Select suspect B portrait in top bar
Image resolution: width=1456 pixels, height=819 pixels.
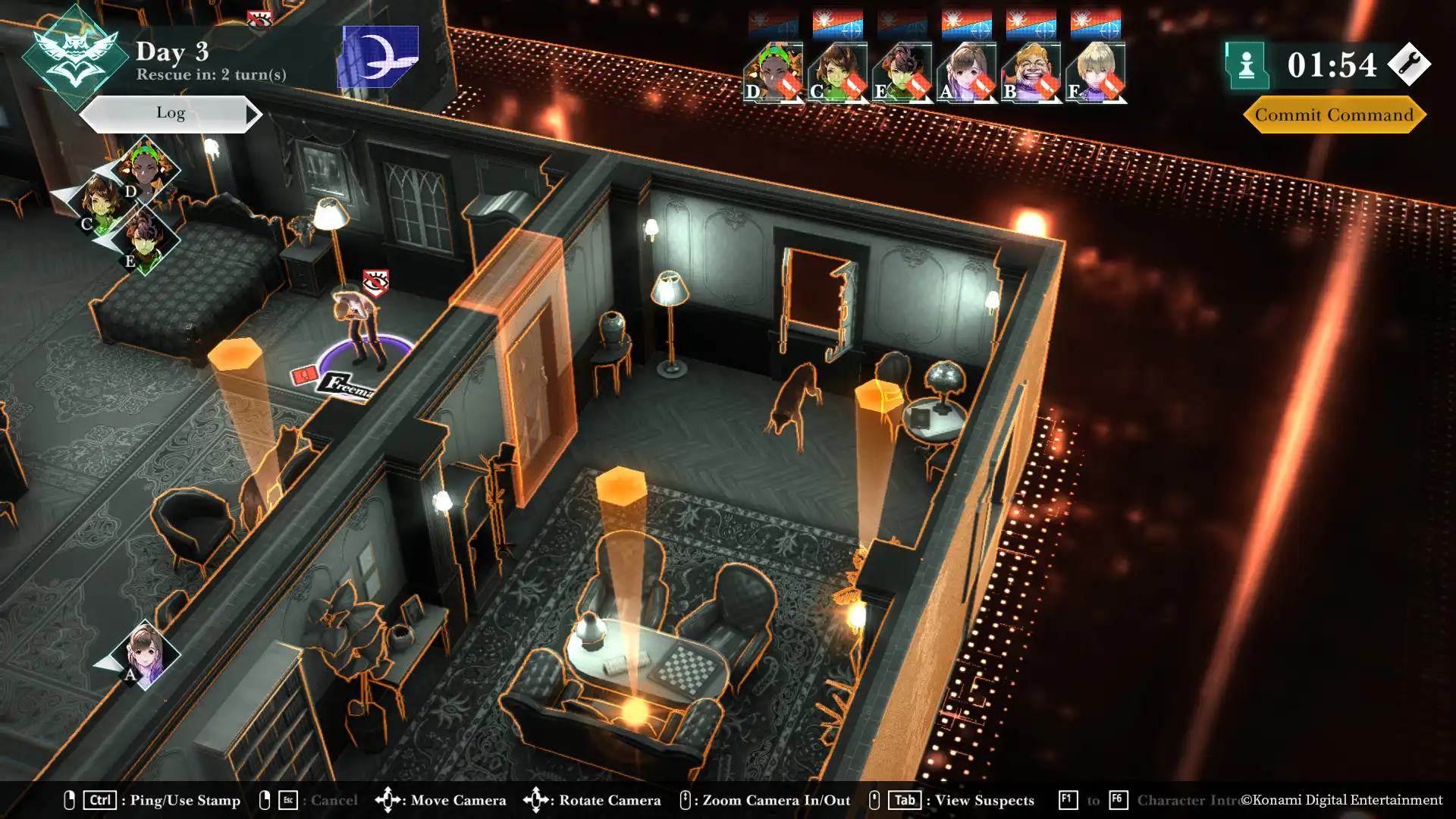click(x=1031, y=73)
